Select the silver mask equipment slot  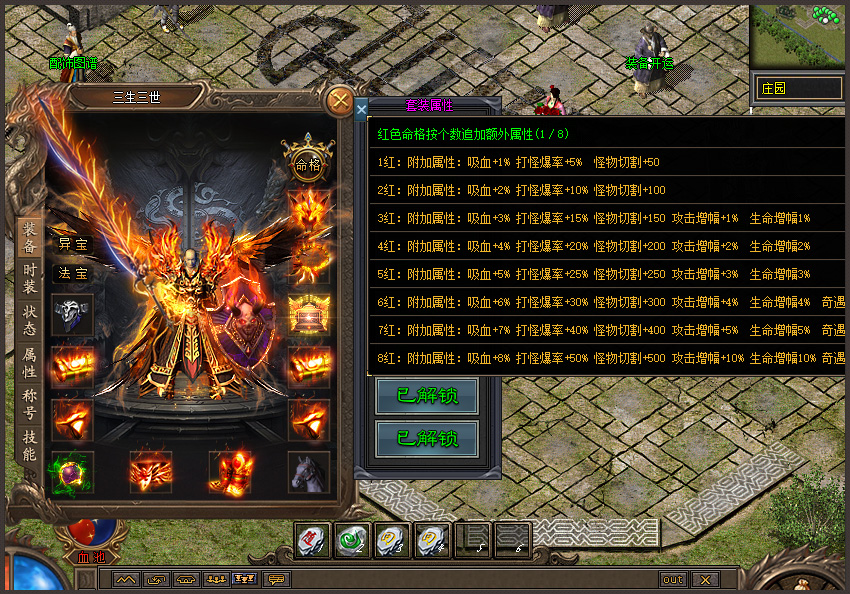(x=74, y=315)
